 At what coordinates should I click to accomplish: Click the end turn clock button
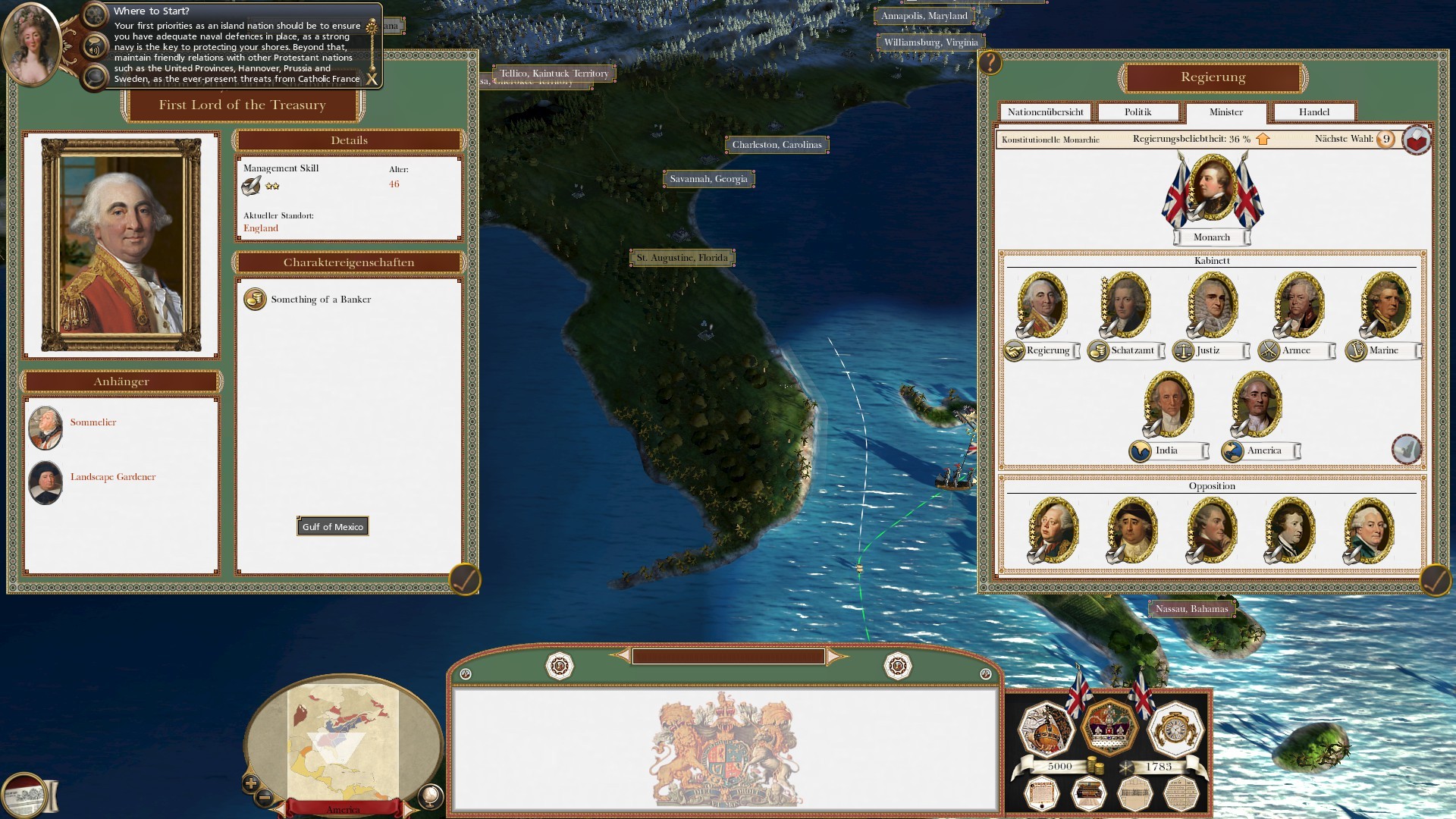click(x=1175, y=729)
